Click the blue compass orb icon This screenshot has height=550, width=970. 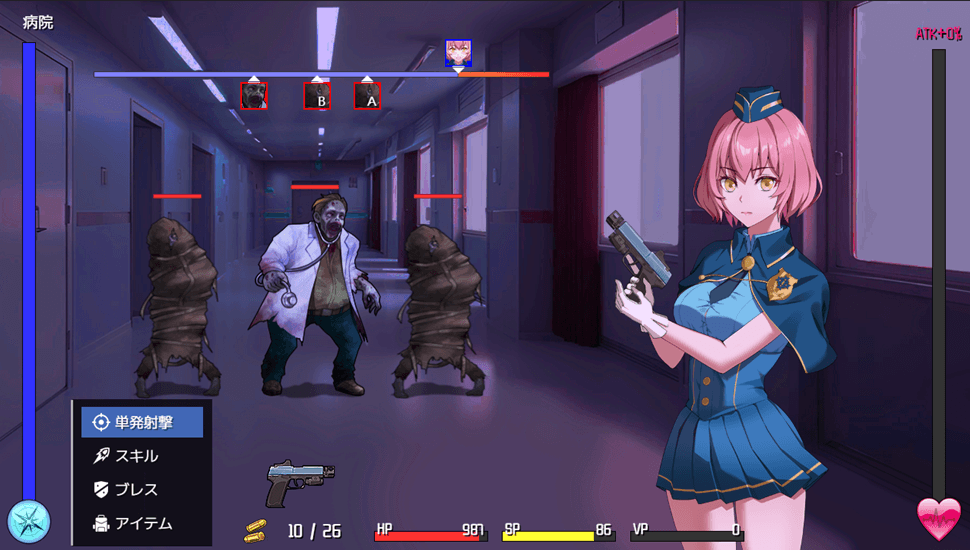tap(28, 520)
